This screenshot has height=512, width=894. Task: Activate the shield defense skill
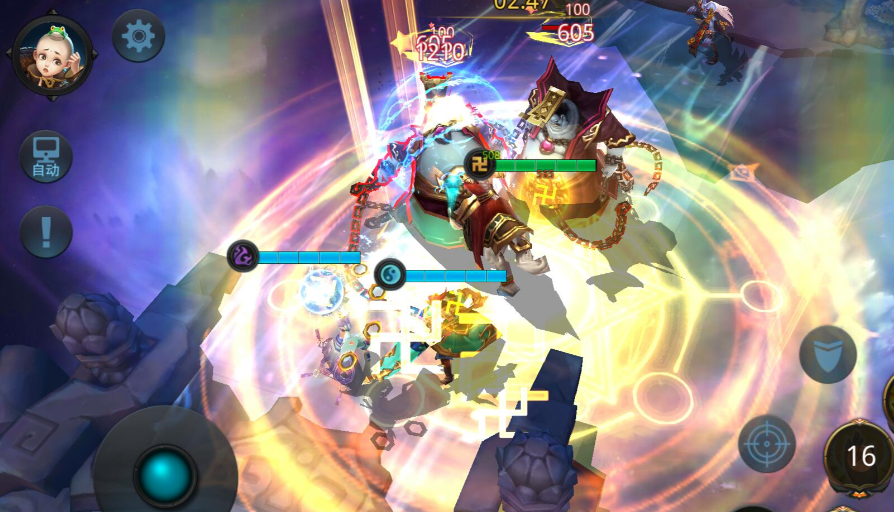pos(827,354)
